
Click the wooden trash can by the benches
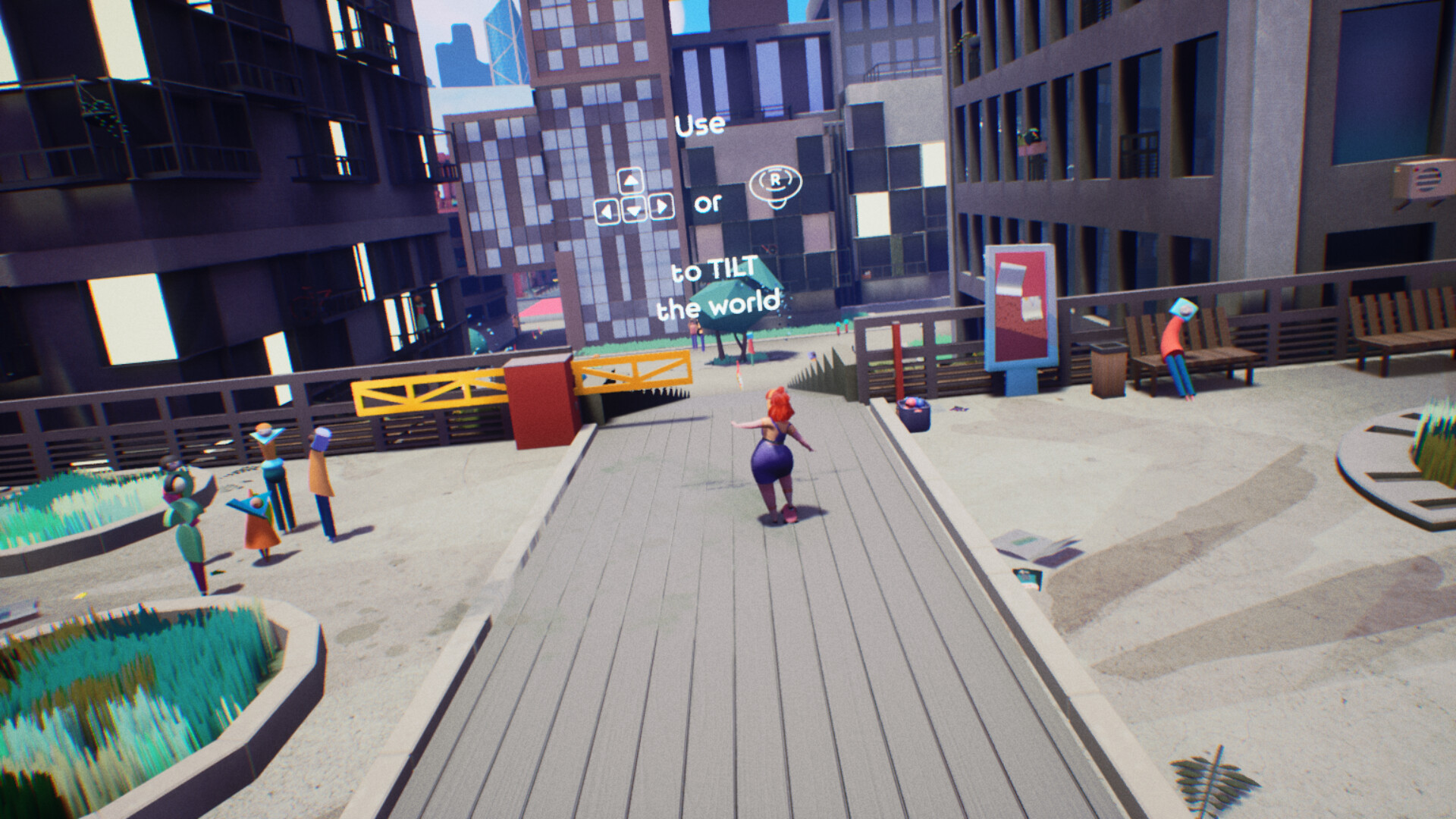[1107, 372]
